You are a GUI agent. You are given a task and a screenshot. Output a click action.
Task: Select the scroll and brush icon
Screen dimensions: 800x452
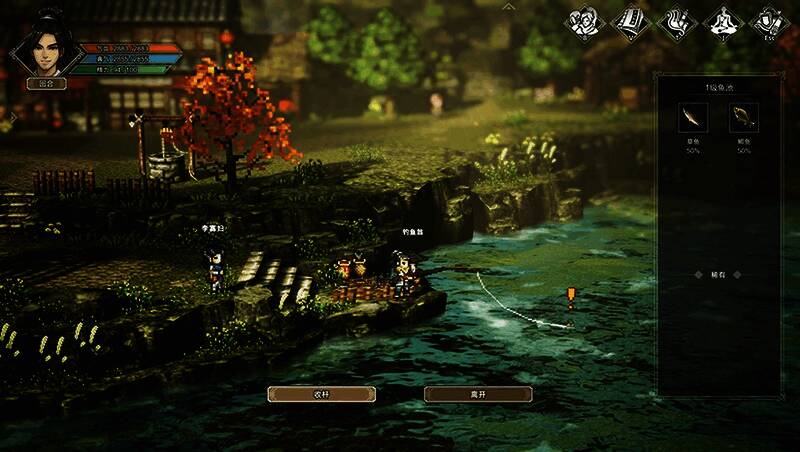(675, 23)
